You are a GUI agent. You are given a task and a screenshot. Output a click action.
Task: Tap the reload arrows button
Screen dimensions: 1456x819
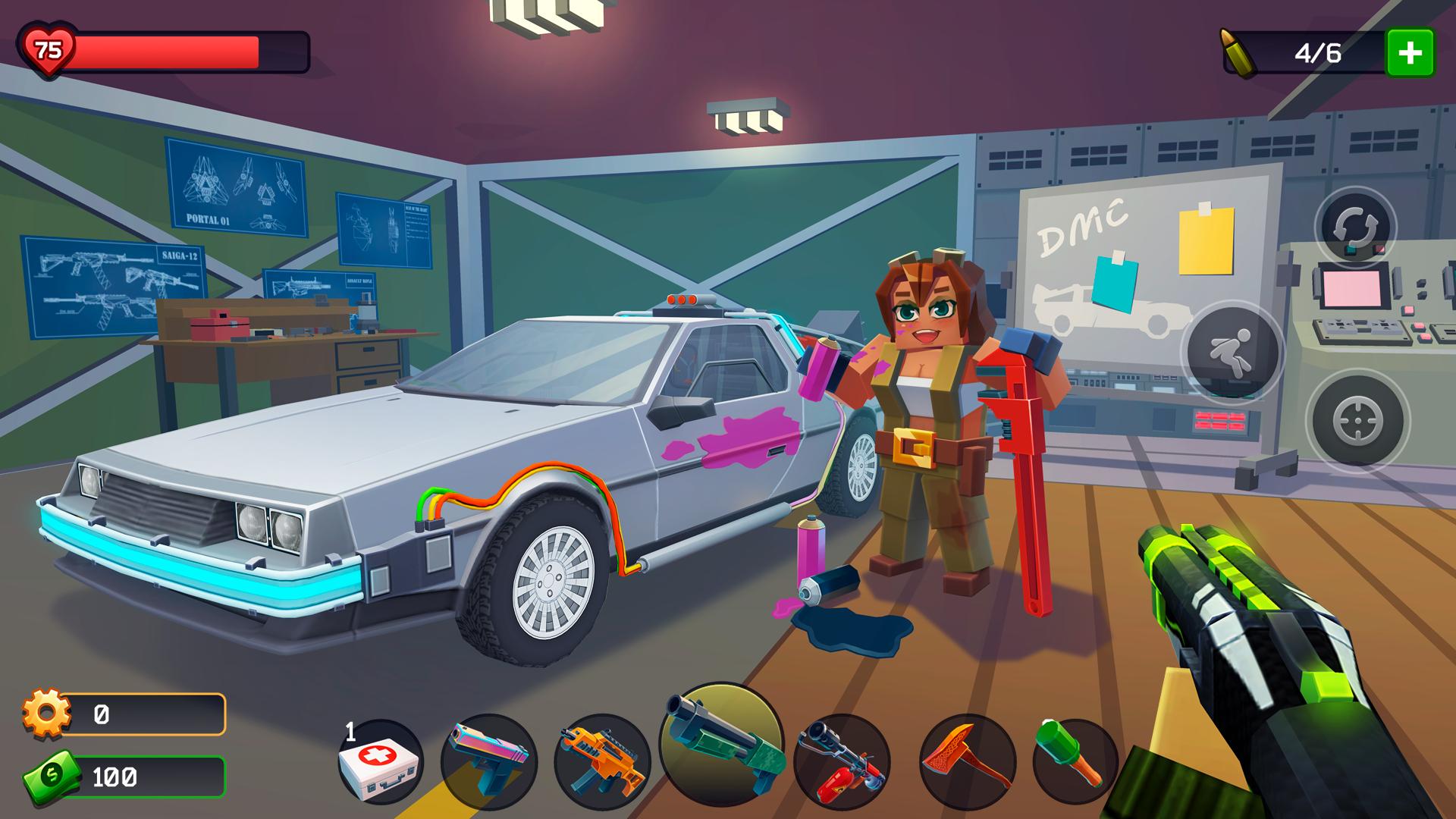(x=1355, y=227)
